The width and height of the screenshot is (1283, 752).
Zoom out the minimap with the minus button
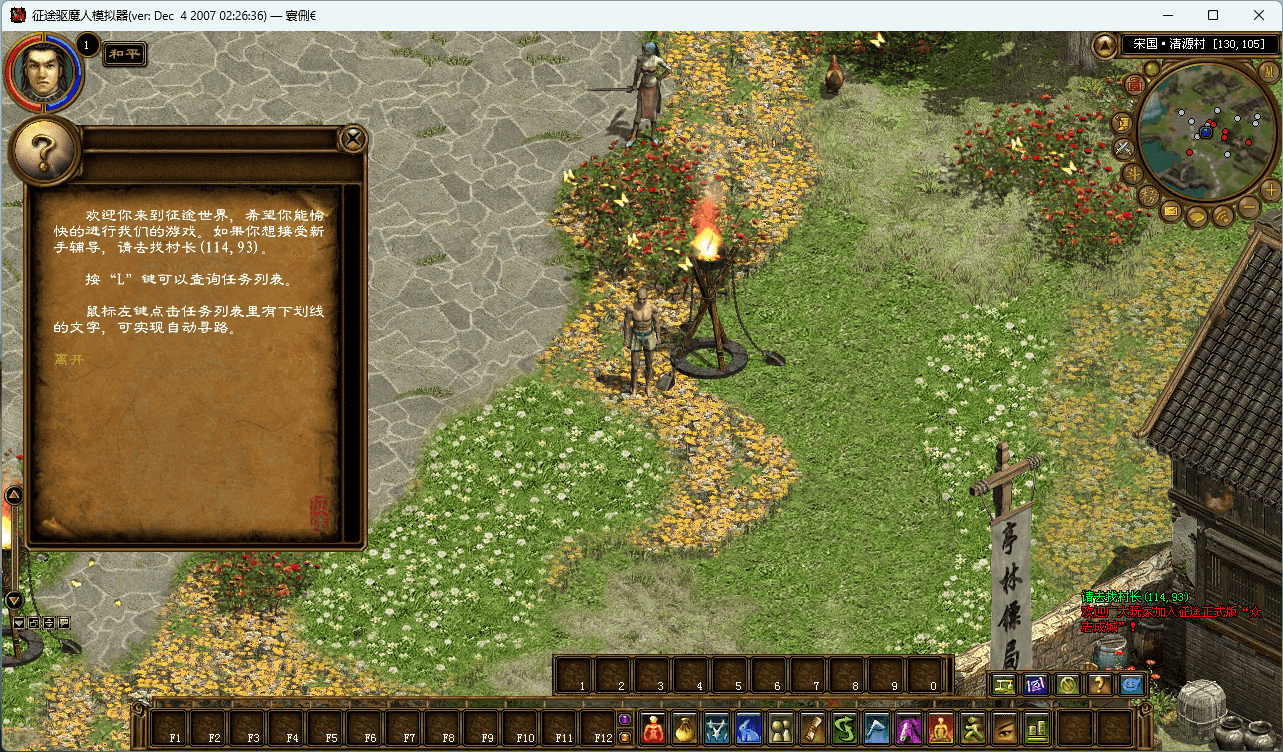[1249, 207]
